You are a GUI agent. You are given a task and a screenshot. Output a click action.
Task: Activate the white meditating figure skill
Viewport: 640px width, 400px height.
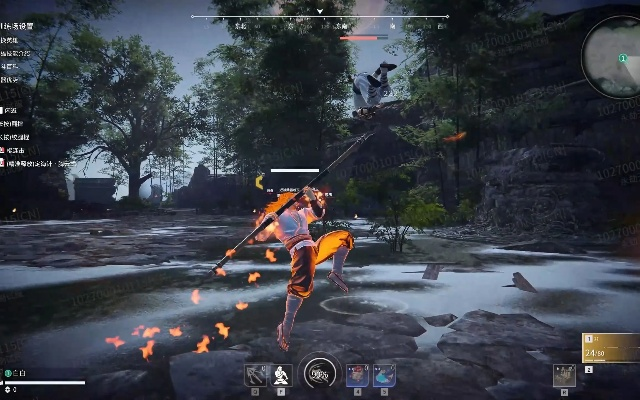281,375
